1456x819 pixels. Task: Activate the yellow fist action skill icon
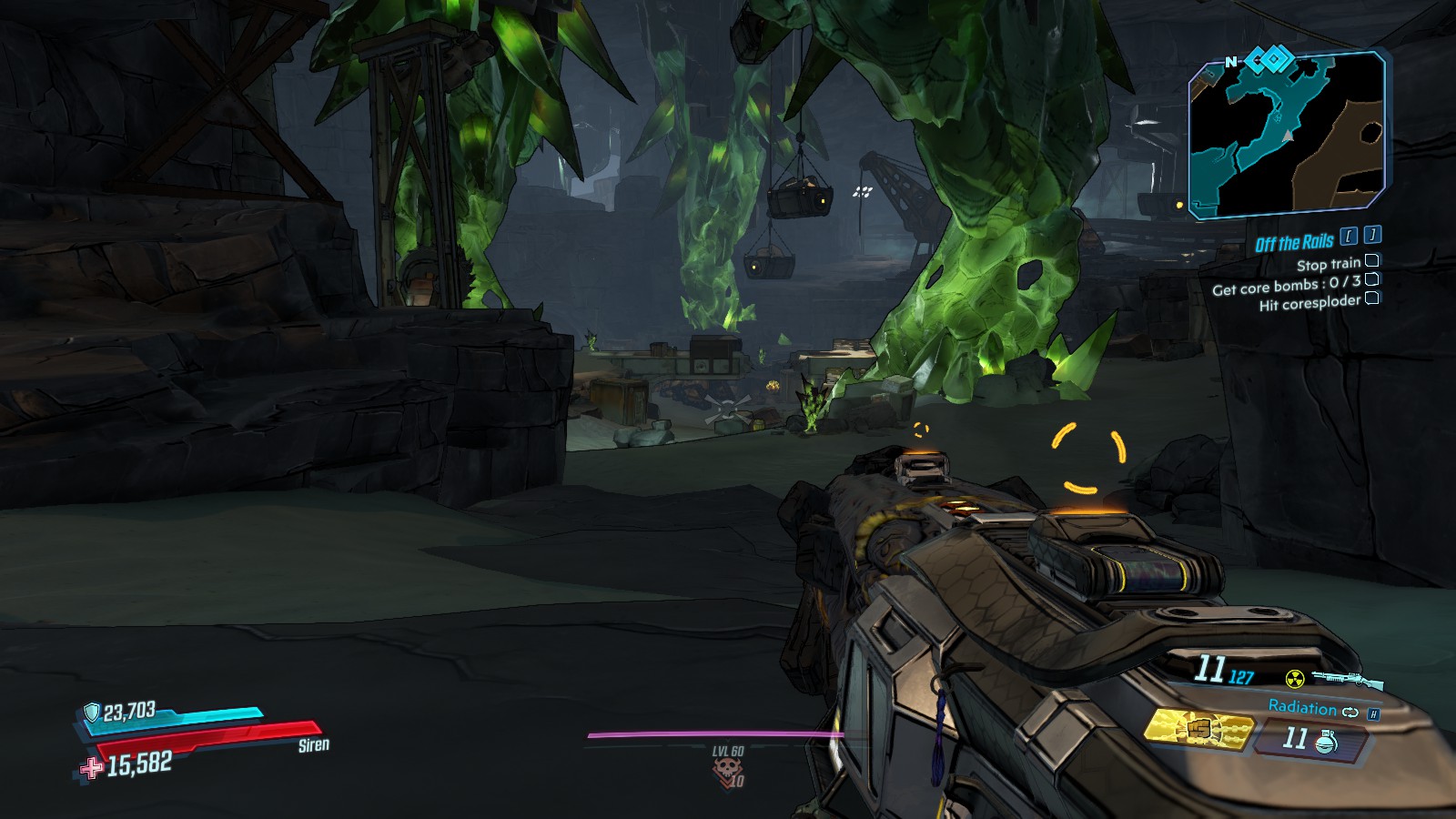tap(1198, 729)
